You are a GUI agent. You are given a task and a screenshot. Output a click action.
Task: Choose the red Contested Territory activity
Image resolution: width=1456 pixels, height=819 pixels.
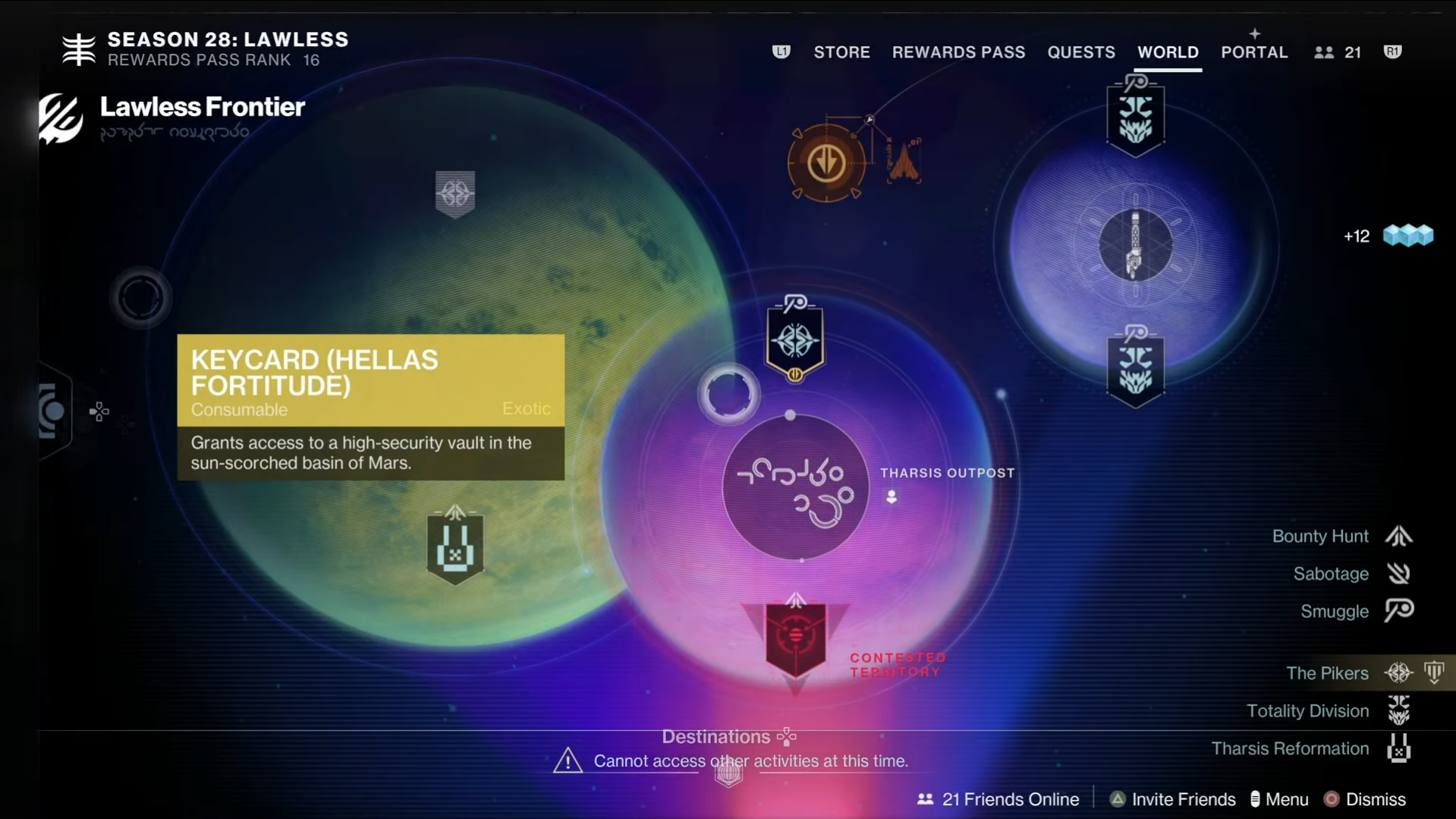click(x=795, y=638)
